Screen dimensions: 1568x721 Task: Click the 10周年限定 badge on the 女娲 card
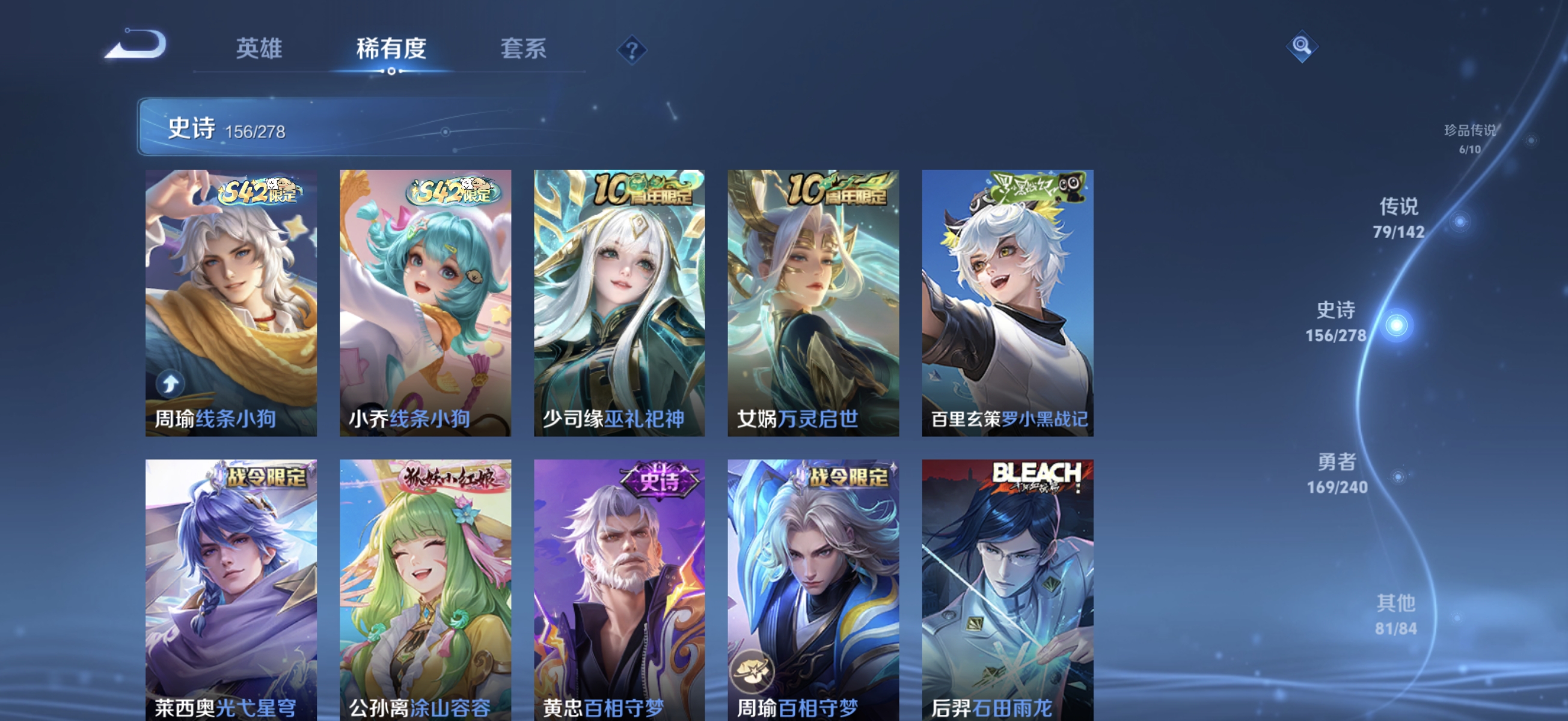click(x=836, y=190)
